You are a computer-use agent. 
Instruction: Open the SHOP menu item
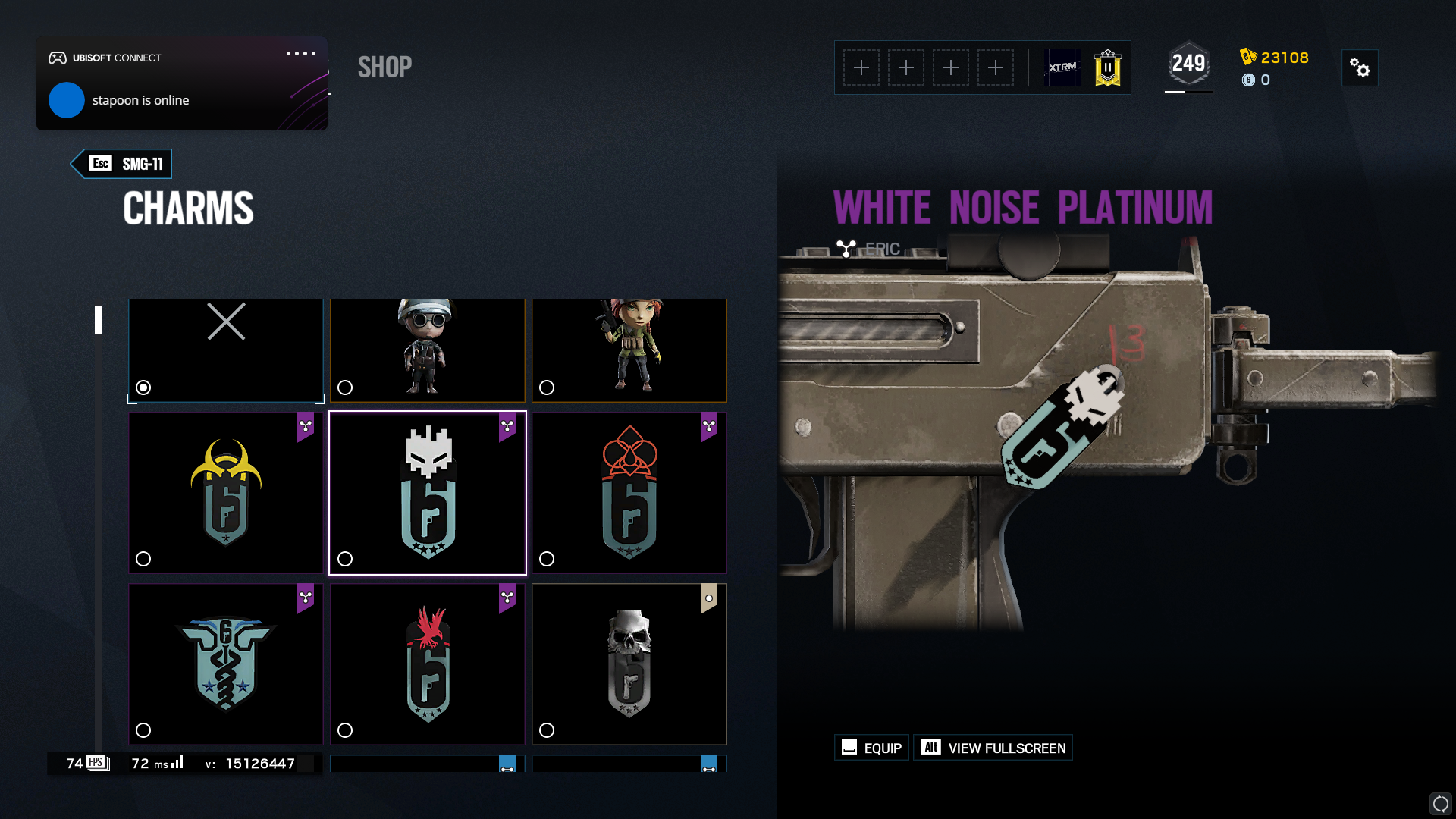(384, 67)
